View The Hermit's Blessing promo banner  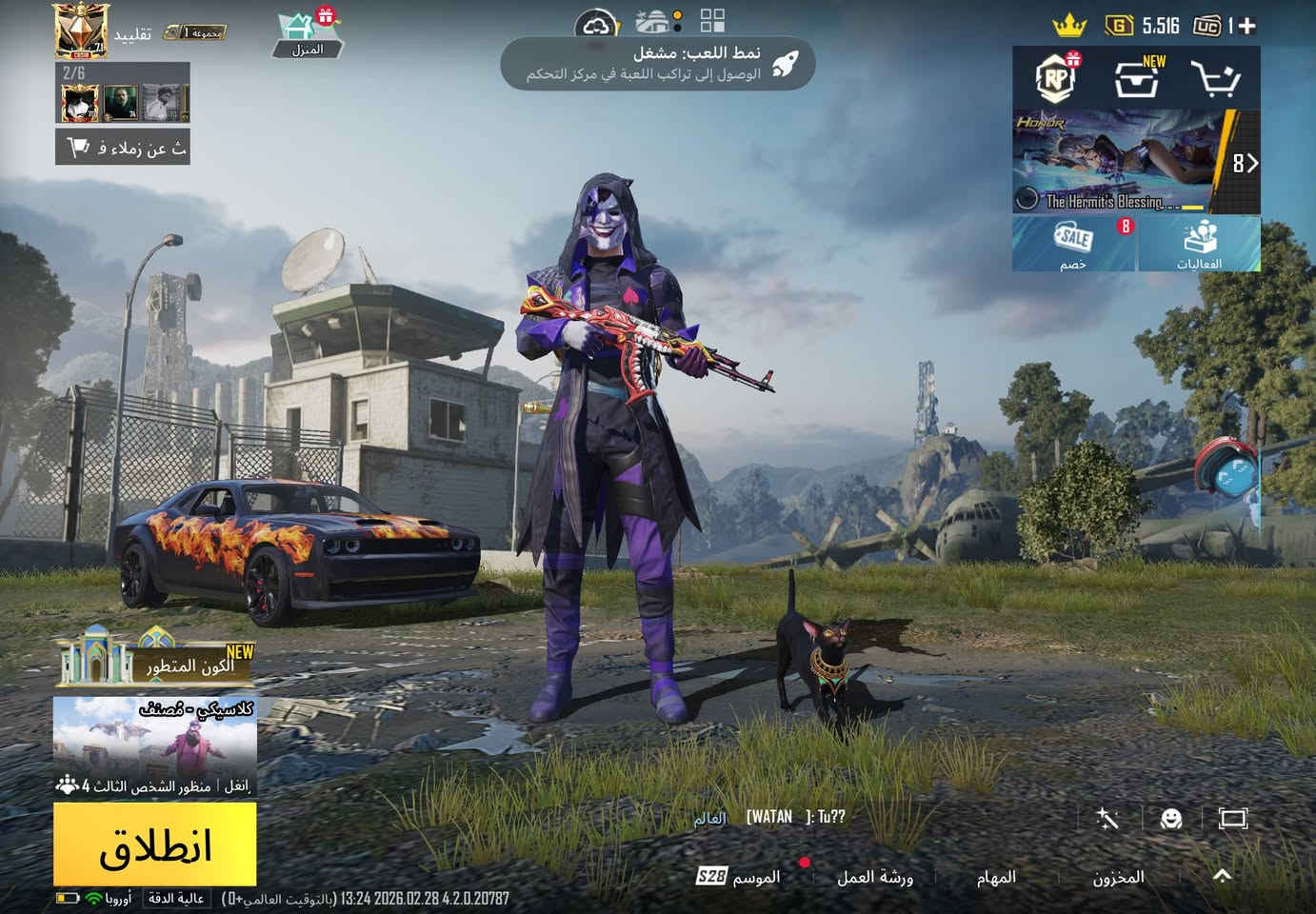pos(1124,162)
